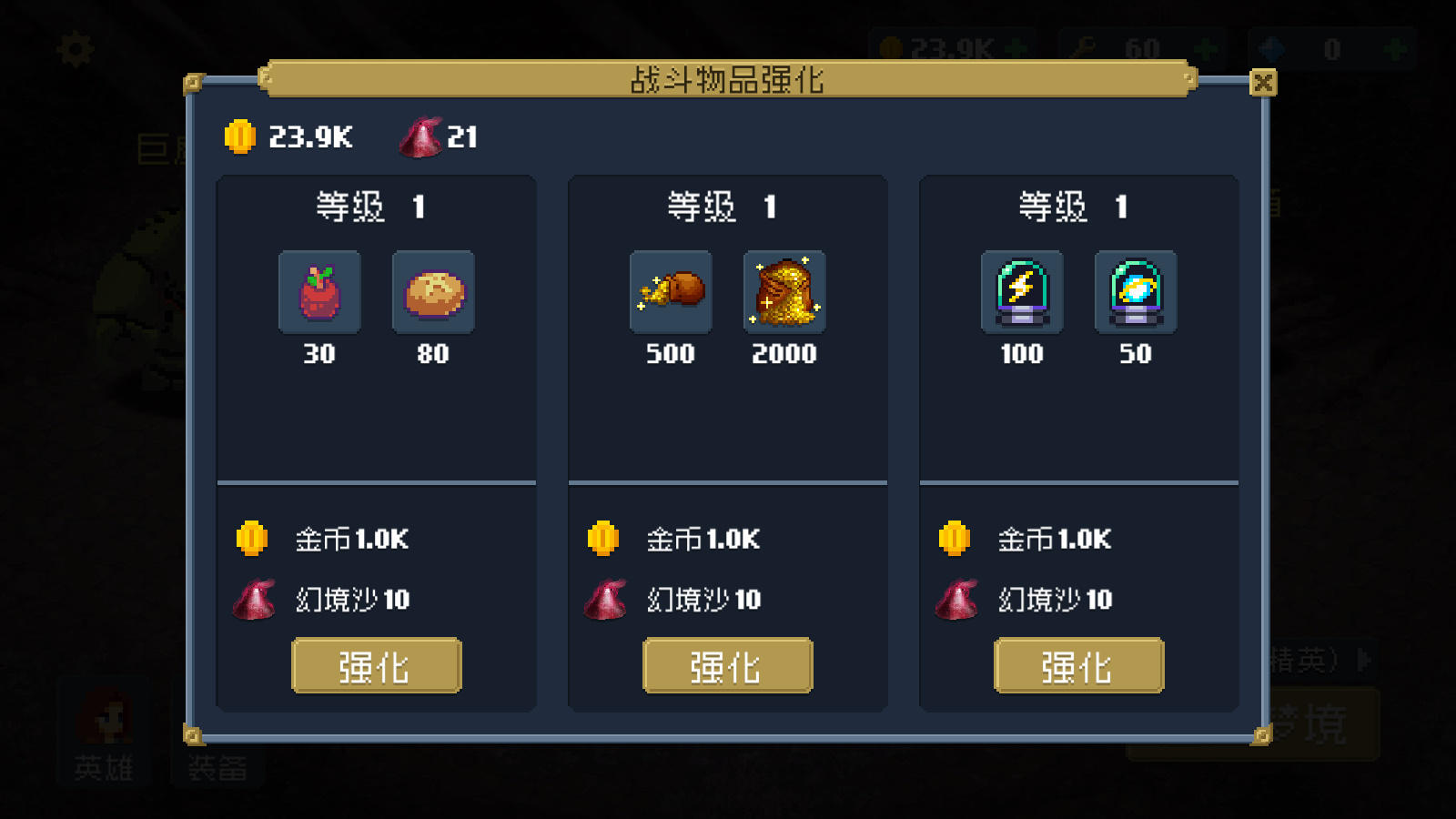Select the bread item icon
The image size is (1456, 819).
pyautogui.click(x=432, y=291)
